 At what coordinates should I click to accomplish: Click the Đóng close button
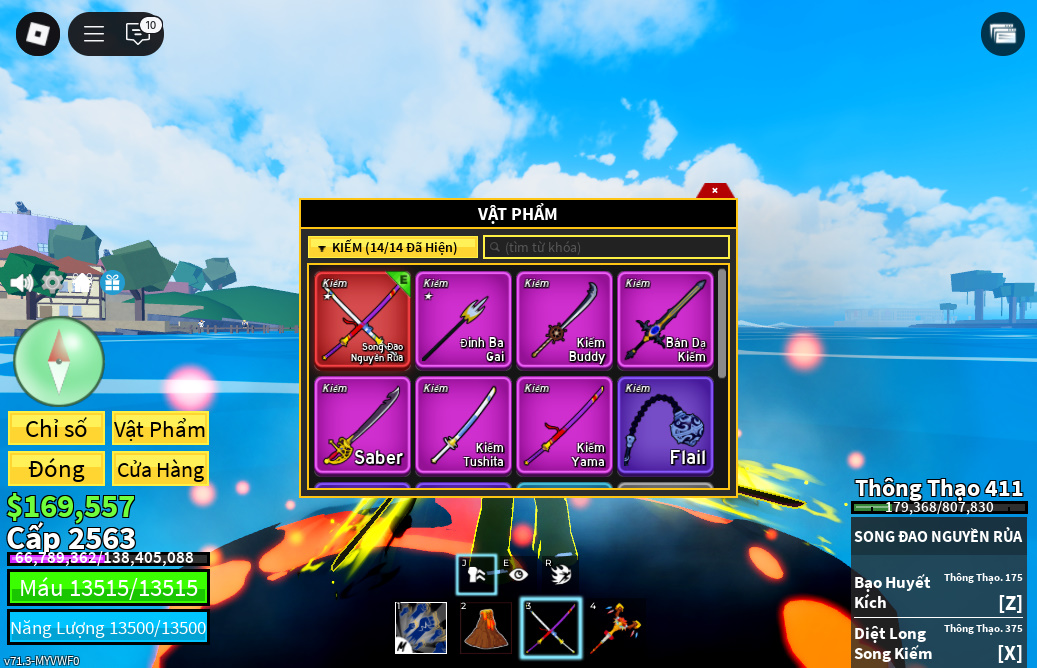pos(56,469)
